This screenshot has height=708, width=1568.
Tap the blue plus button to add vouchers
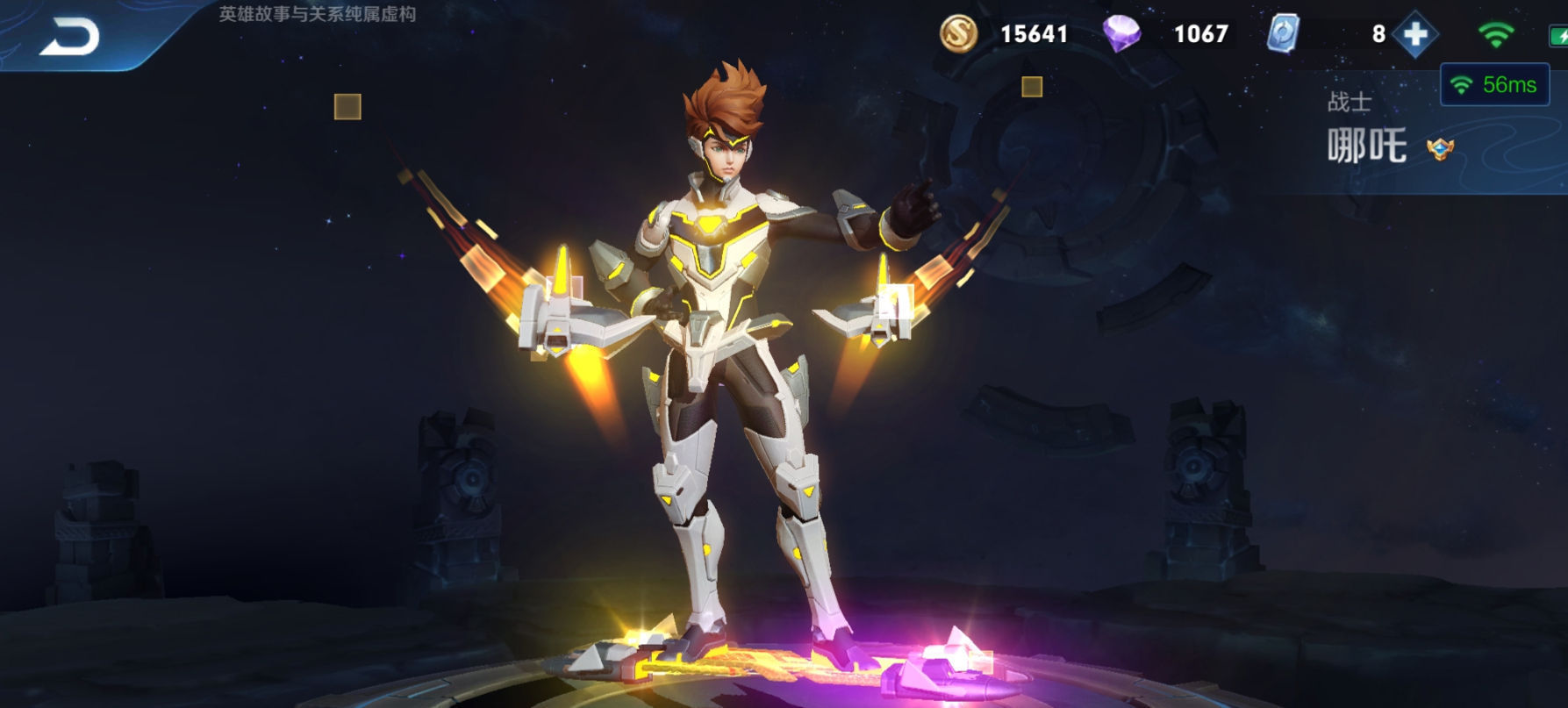click(1415, 34)
